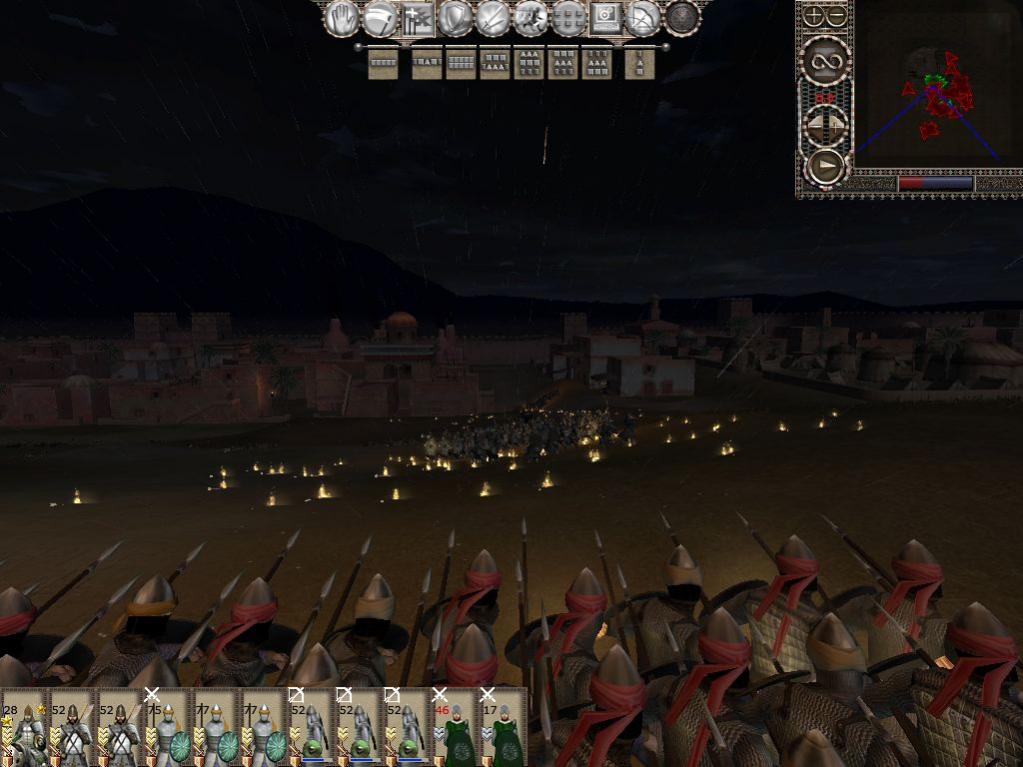The width and height of the screenshot is (1023, 767).
Task: Select the general's cavalry unit card with 28 men
Action: tap(24, 727)
